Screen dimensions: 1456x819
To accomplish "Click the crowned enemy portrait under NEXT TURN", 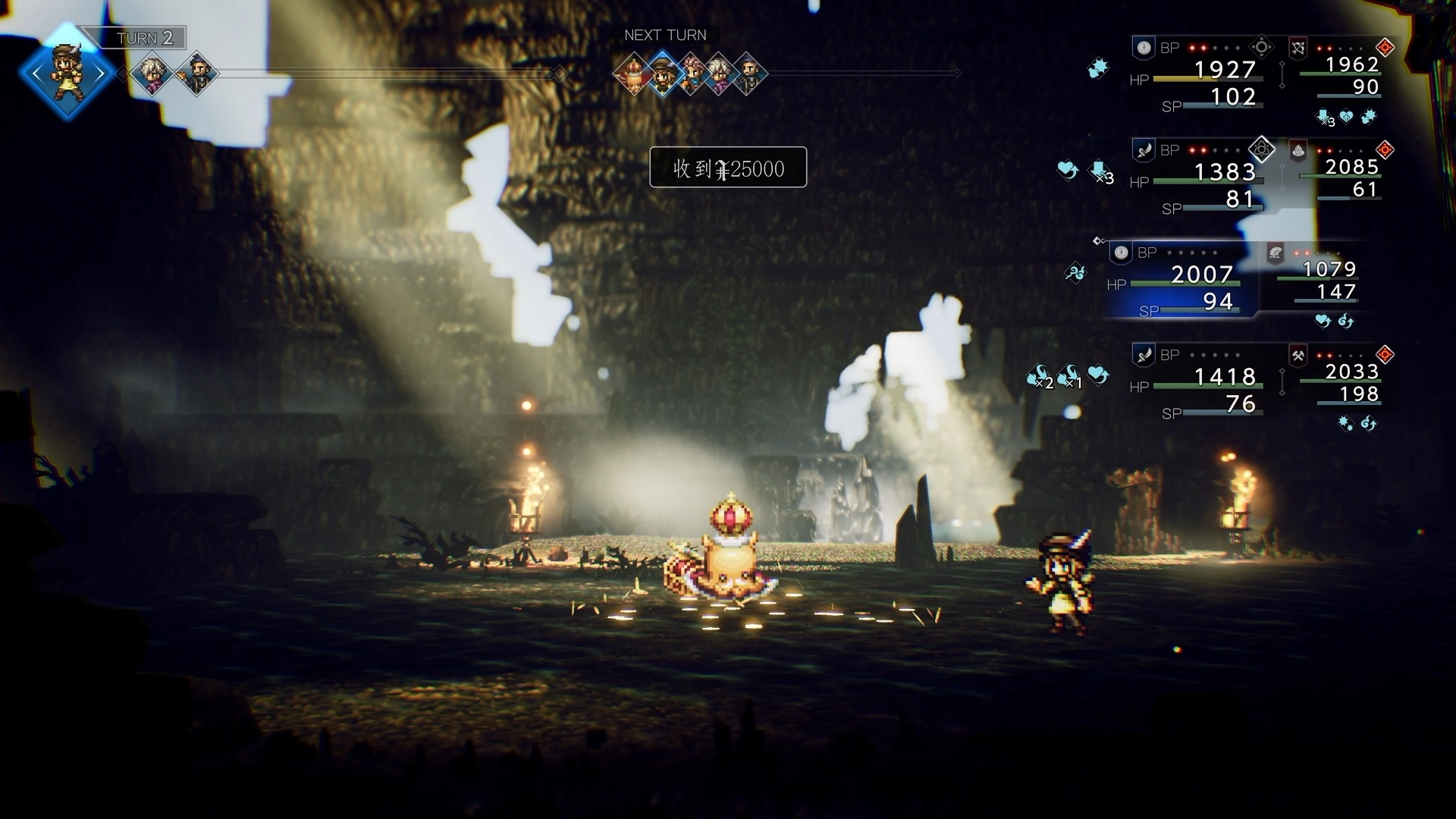I will [x=633, y=74].
